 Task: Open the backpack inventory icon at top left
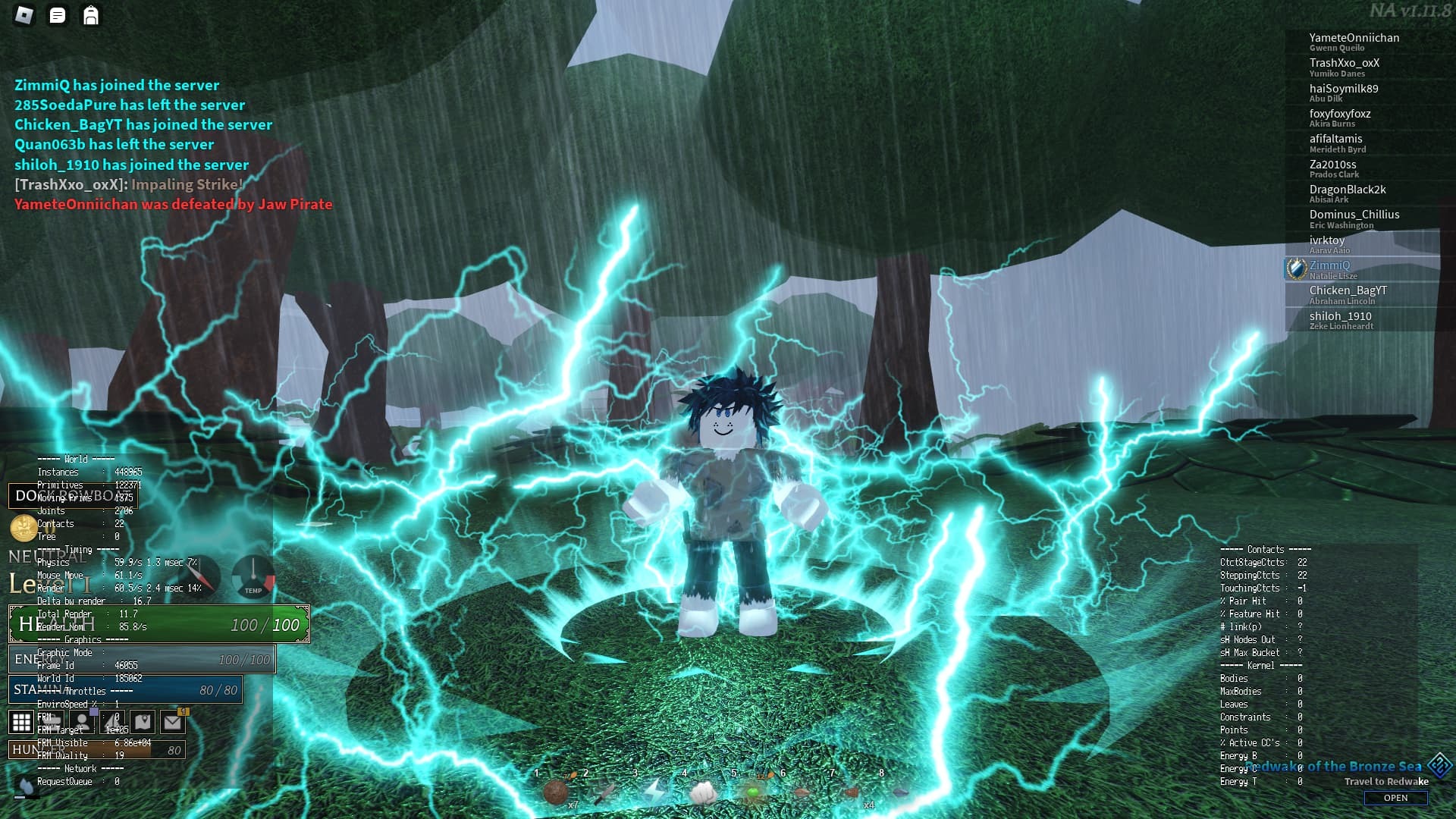[91, 15]
